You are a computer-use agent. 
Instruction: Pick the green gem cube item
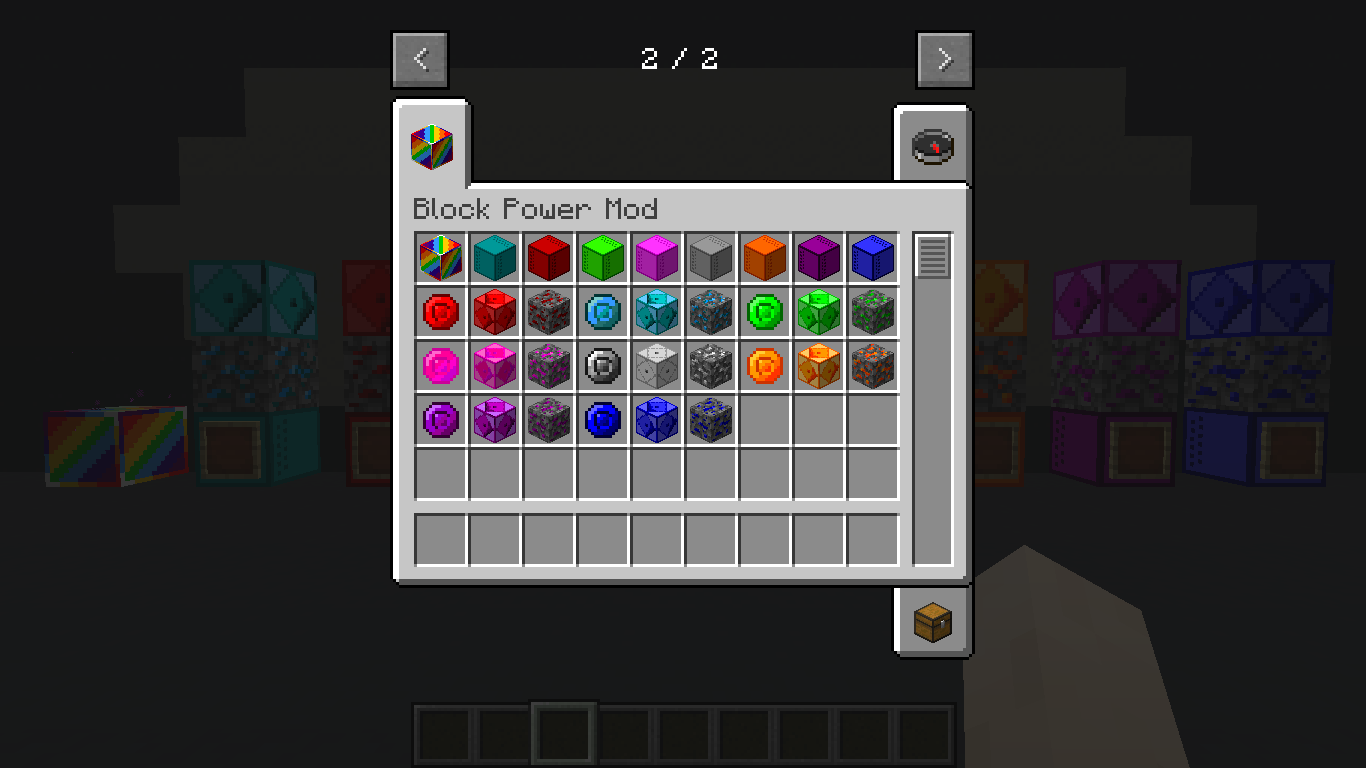819,311
